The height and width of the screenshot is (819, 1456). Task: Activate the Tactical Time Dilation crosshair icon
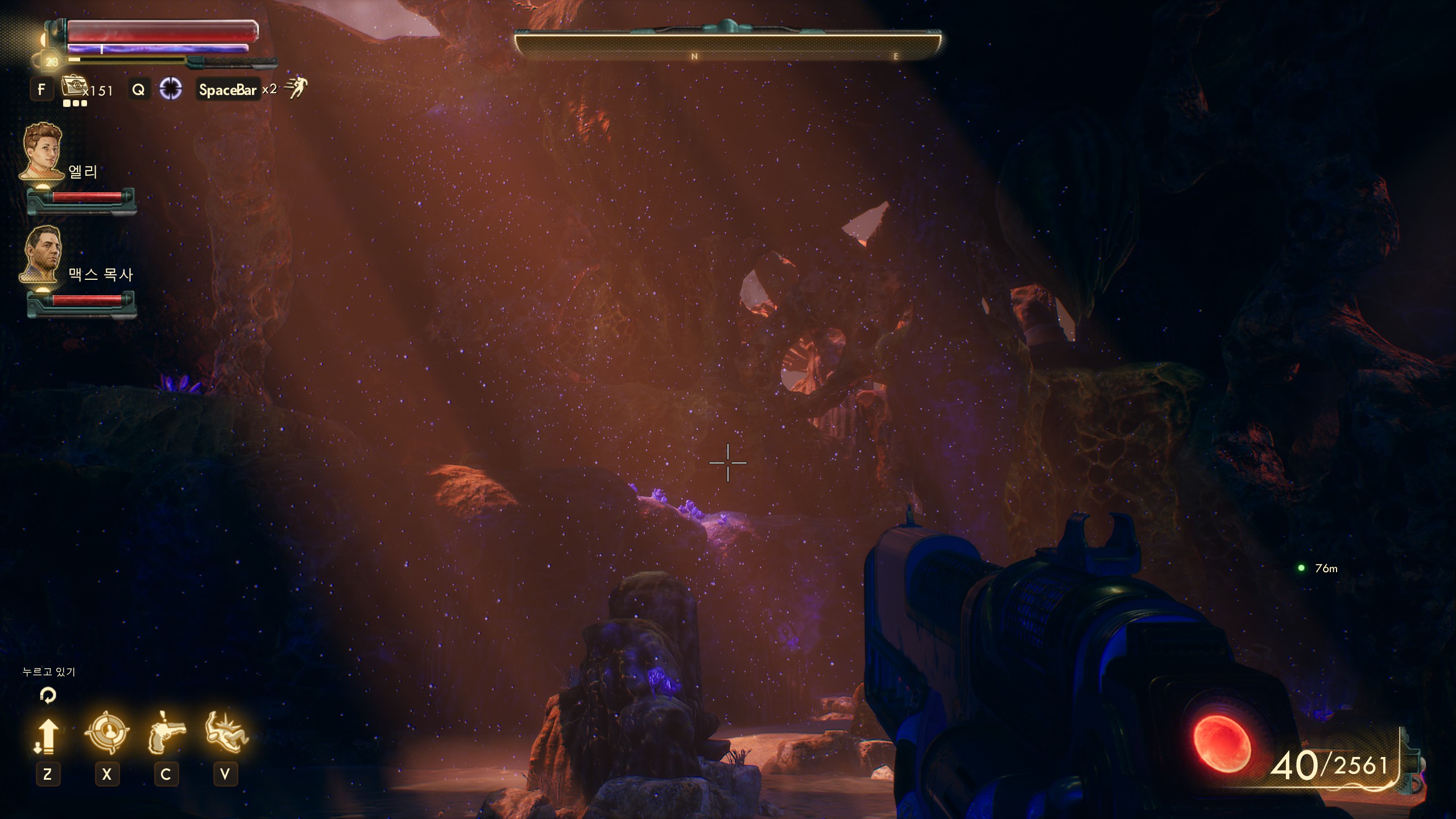click(x=170, y=89)
